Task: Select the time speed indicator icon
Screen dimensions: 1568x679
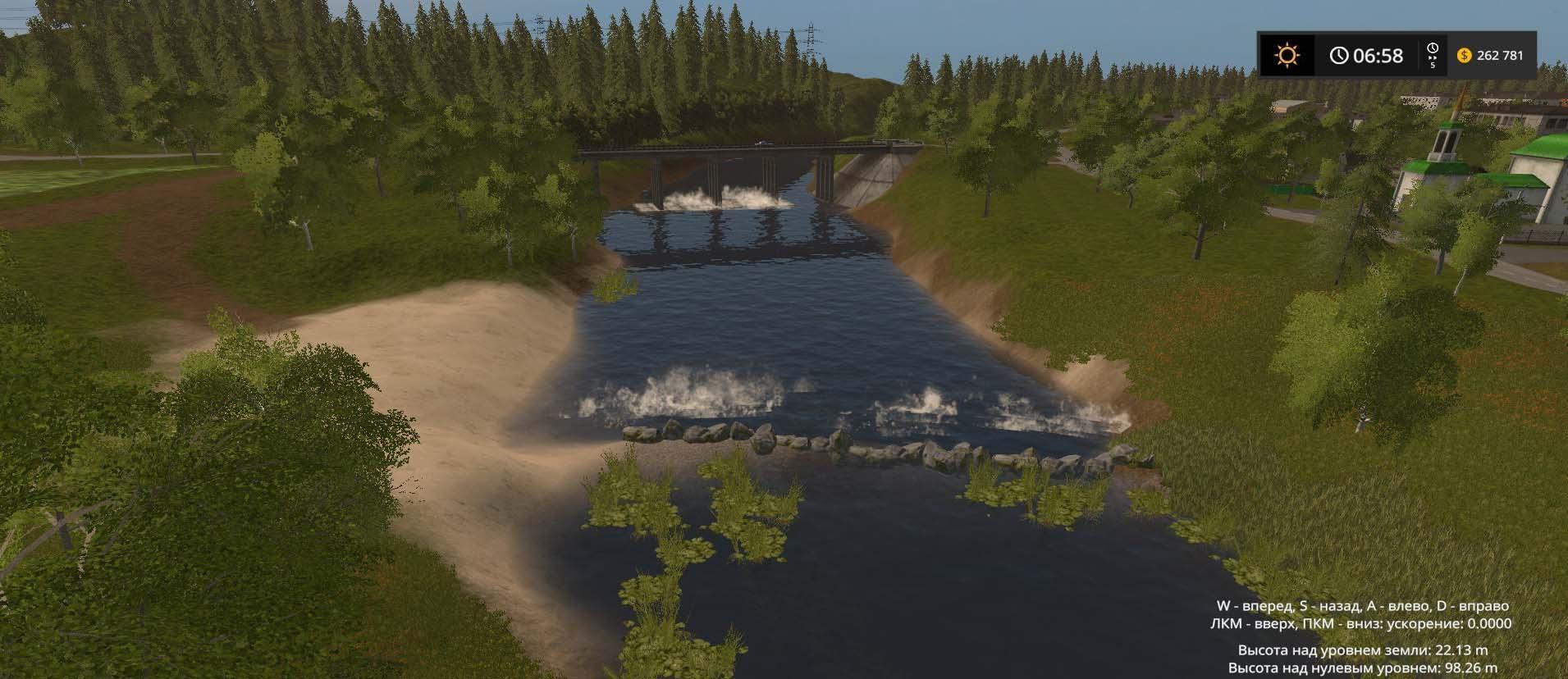Action: point(1433,54)
